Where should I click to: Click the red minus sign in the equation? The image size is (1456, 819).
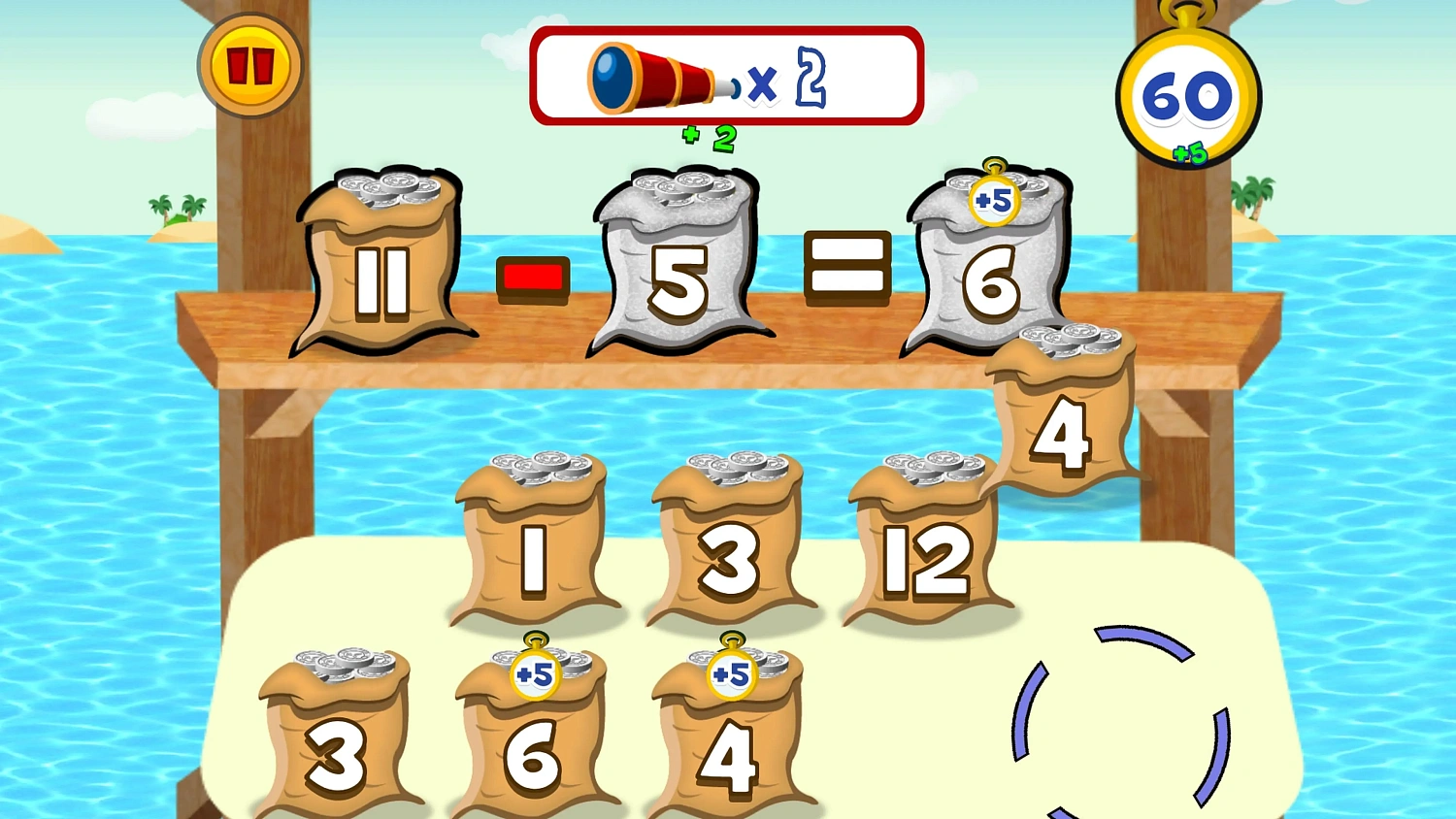[533, 278]
